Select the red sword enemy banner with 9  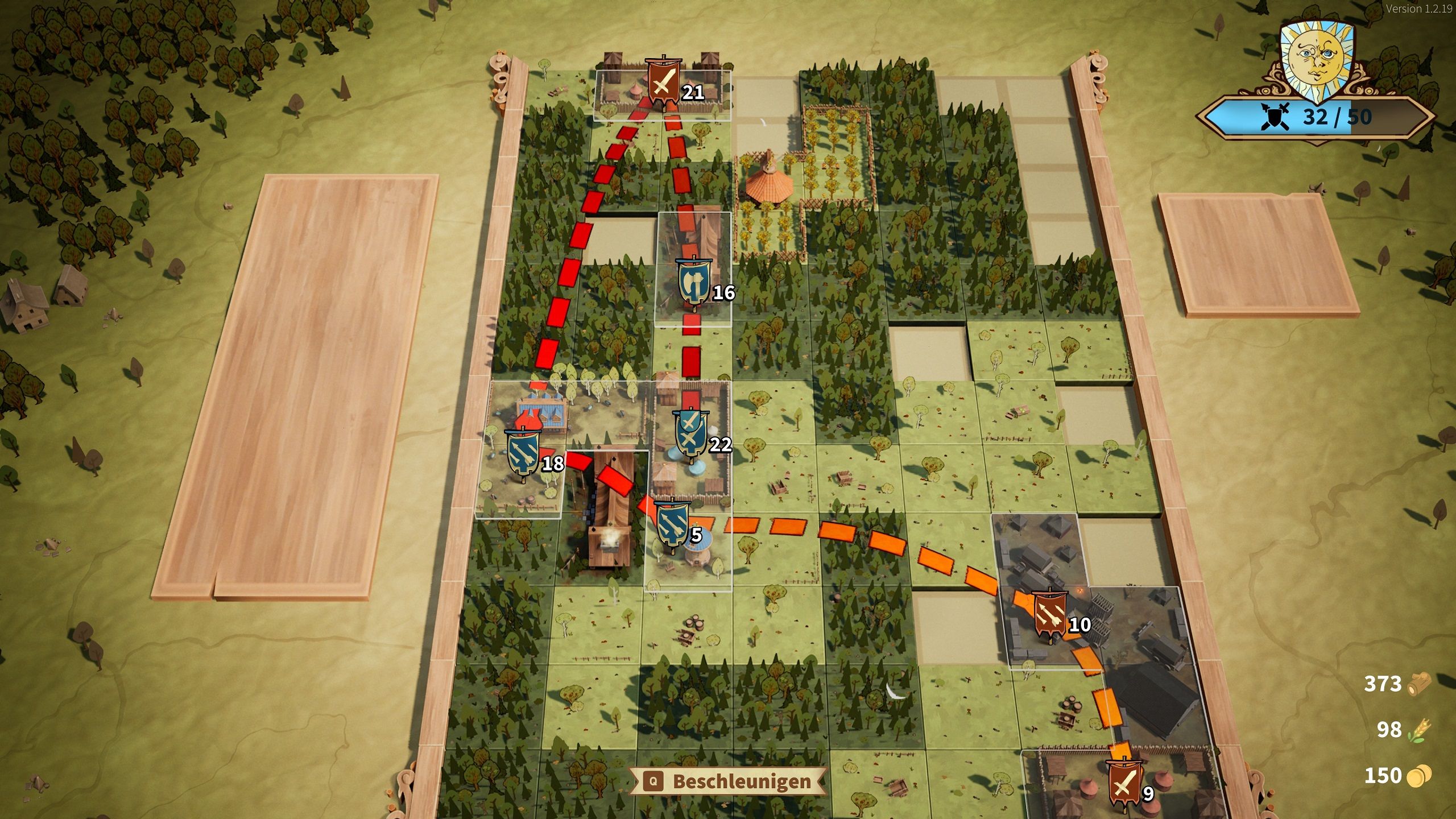pos(1124,783)
